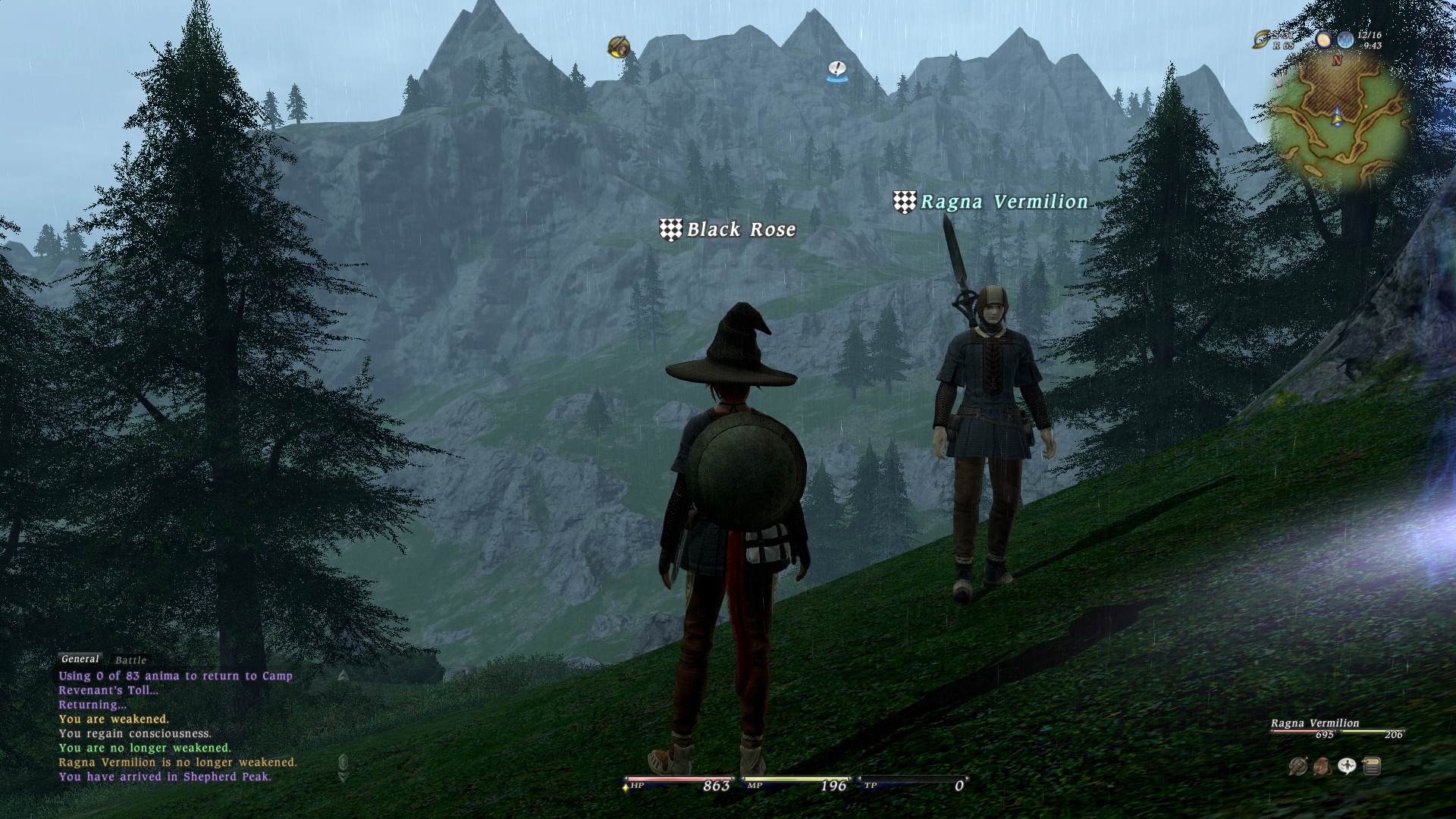Image resolution: width=1456 pixels, height=819 pixels.
Task: Click the round gold marker above mountains
Action: pos(619,47)
